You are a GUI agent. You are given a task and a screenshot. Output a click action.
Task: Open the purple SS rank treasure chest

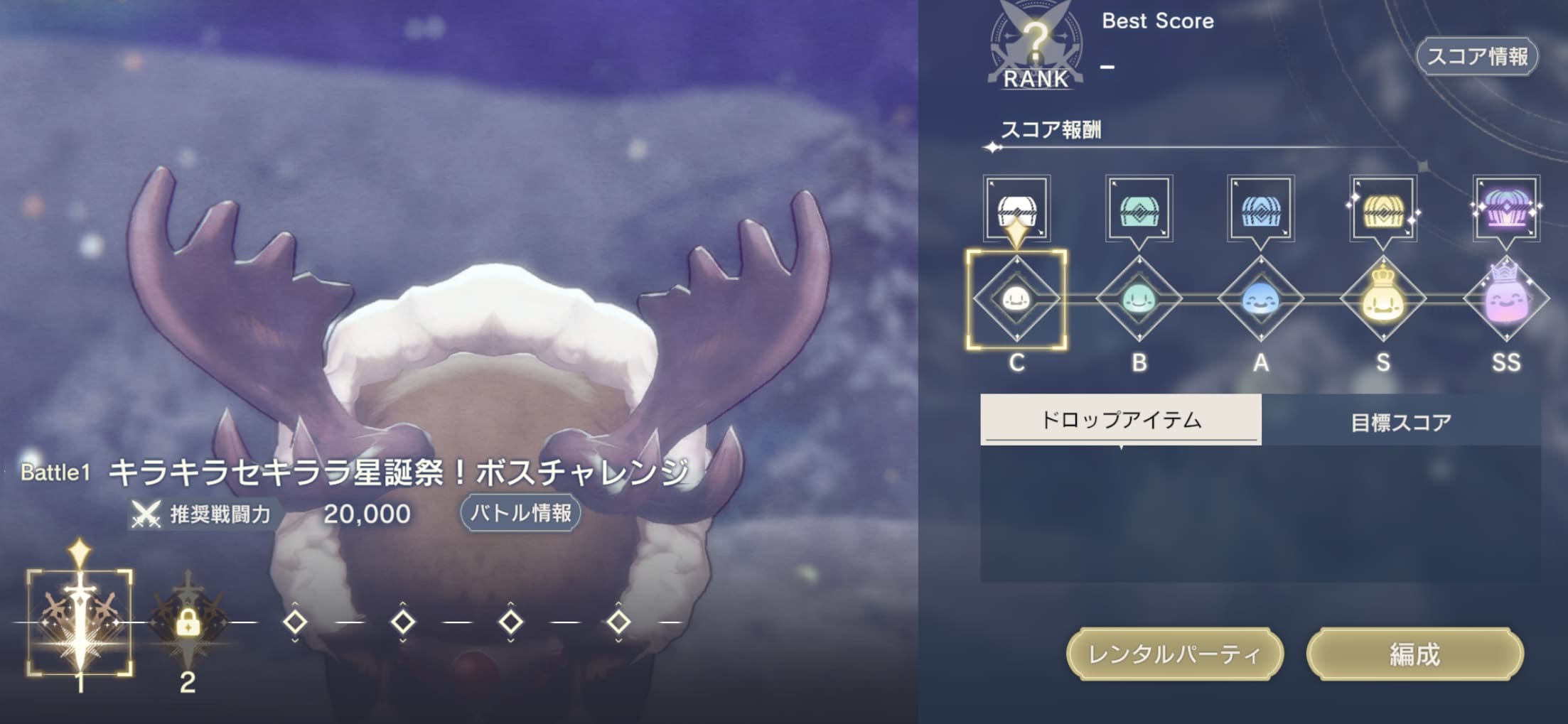point(1507,210)
